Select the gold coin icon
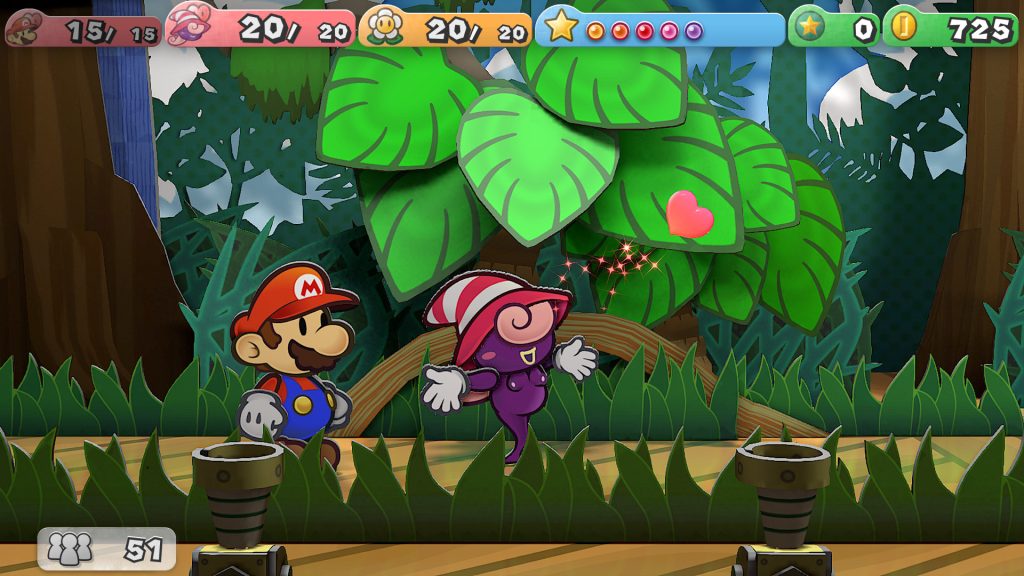Screen dimensions: 1024x576 pos(903,27)
